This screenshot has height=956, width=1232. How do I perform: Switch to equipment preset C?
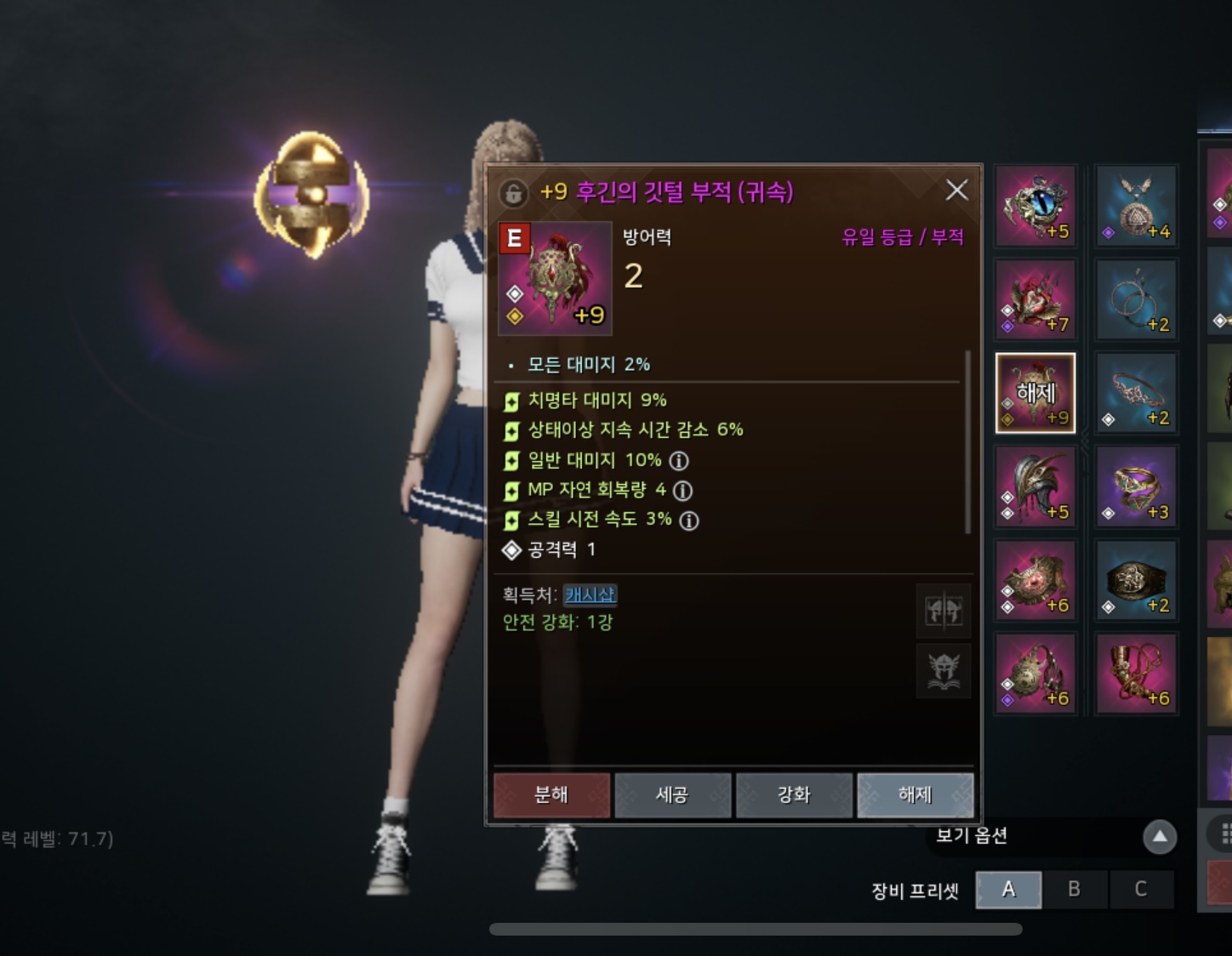(x=1141, y=889)
